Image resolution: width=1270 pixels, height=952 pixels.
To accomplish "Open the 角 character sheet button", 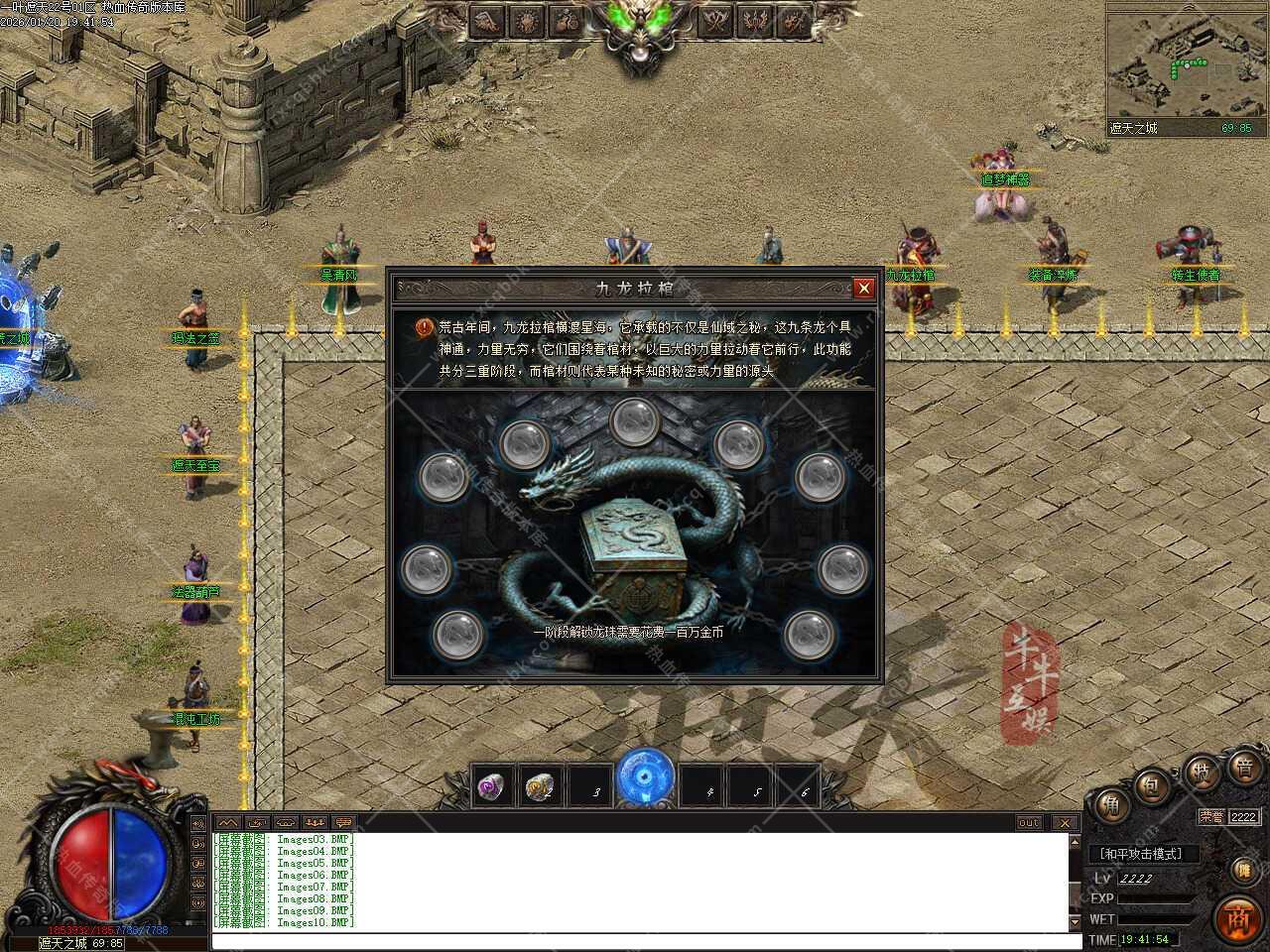I will pyautogui.click(x=1111, y=806).
